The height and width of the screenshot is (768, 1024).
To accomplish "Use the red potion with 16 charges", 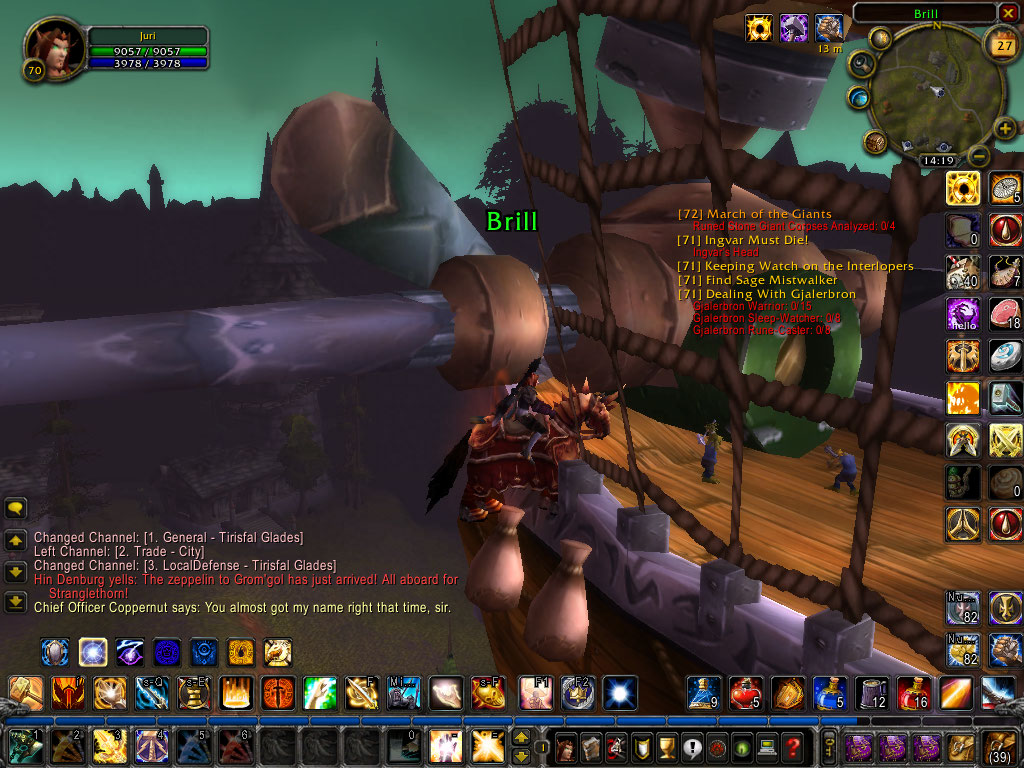I will (914, 692).
